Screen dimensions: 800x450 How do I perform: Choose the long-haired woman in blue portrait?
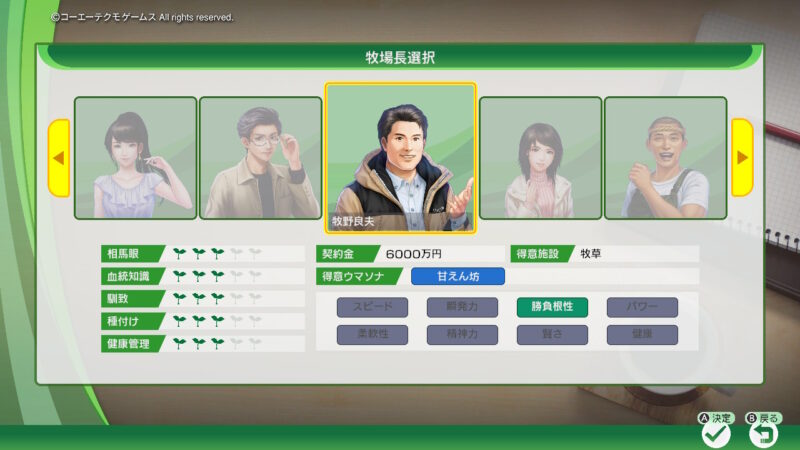(135, 157)
